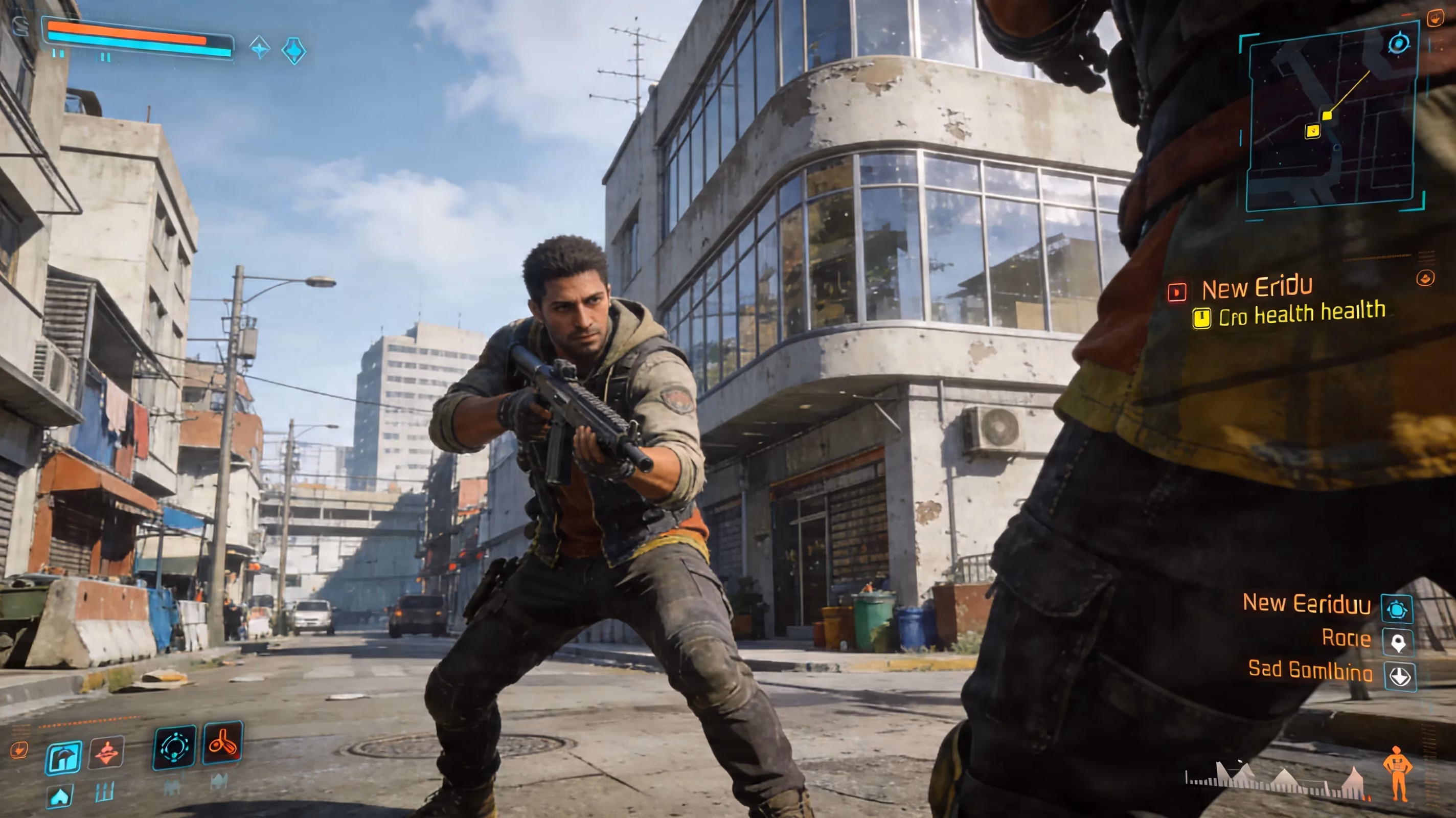Click the yellow Health objective icon
The width and height of the screenshot is (1456, 818).
pos(1201,317)
